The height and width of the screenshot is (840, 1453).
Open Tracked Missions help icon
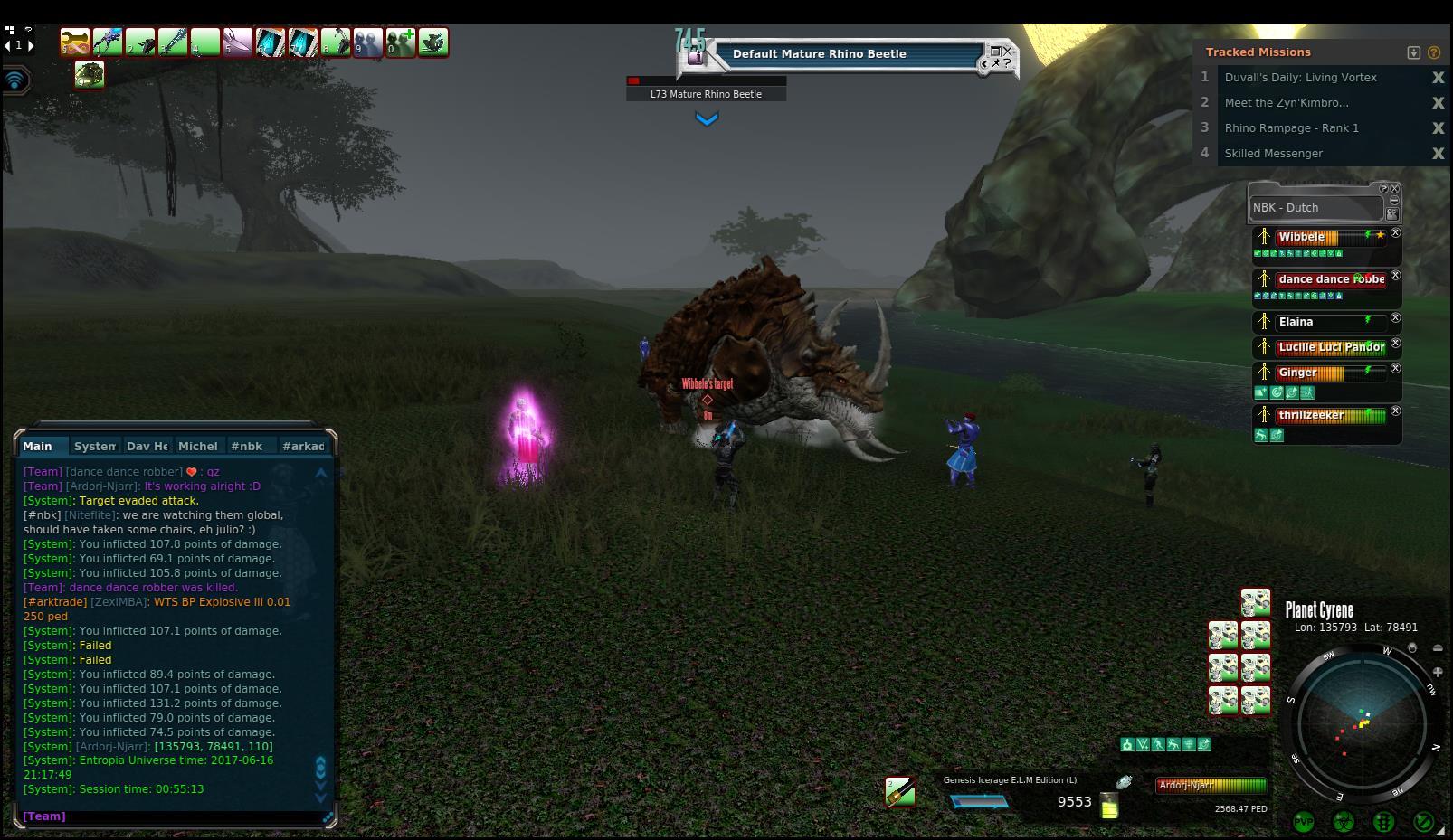click(x=1434, y=52)
